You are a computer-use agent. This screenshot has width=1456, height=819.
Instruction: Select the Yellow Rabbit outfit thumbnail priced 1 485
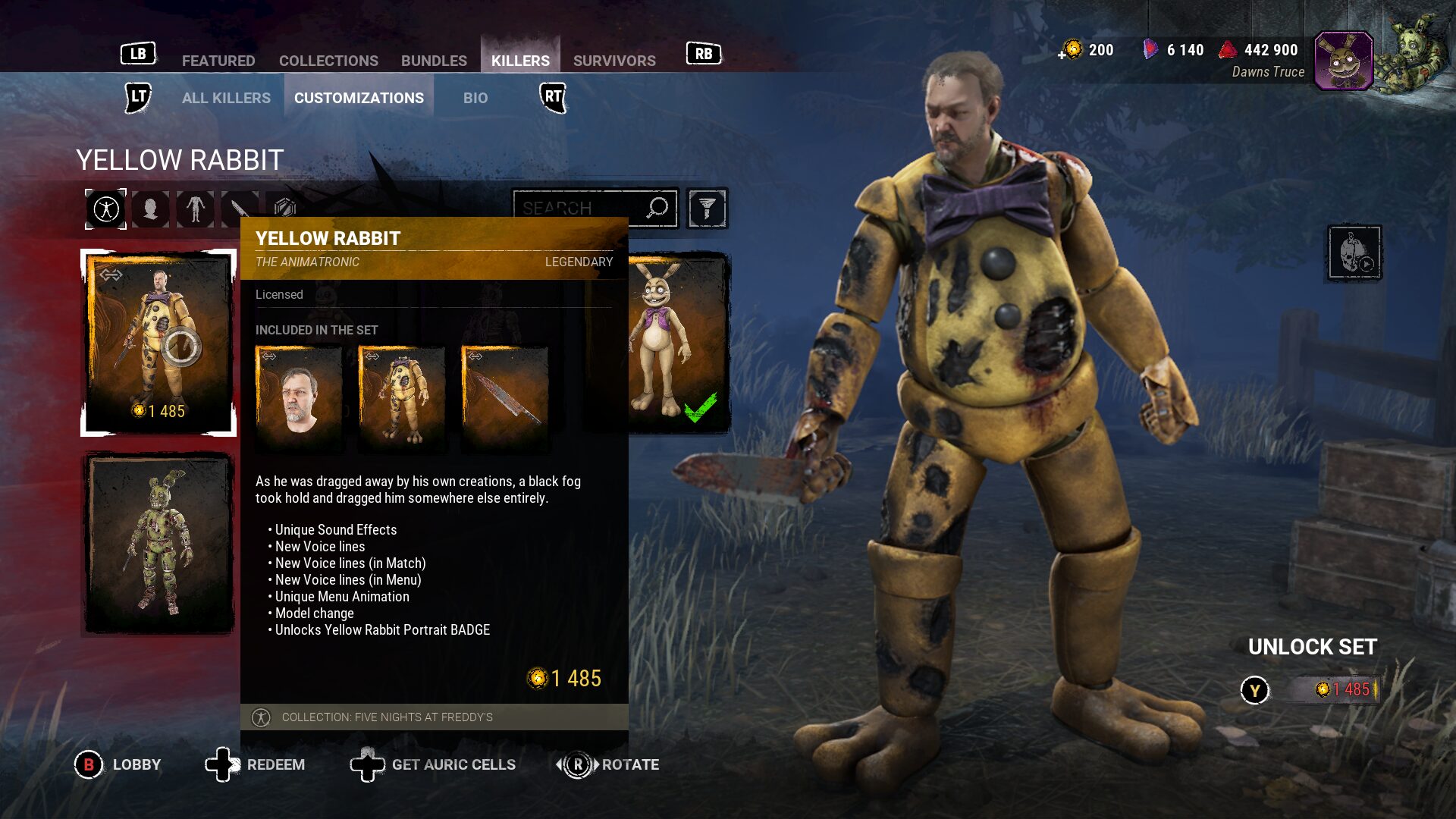pos(158,342)
